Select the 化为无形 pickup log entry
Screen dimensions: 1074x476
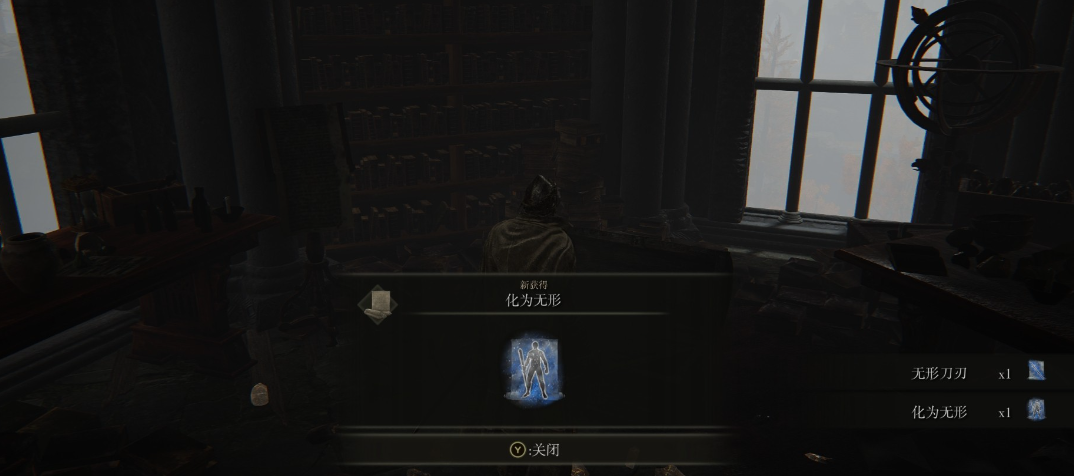point(939,411)
